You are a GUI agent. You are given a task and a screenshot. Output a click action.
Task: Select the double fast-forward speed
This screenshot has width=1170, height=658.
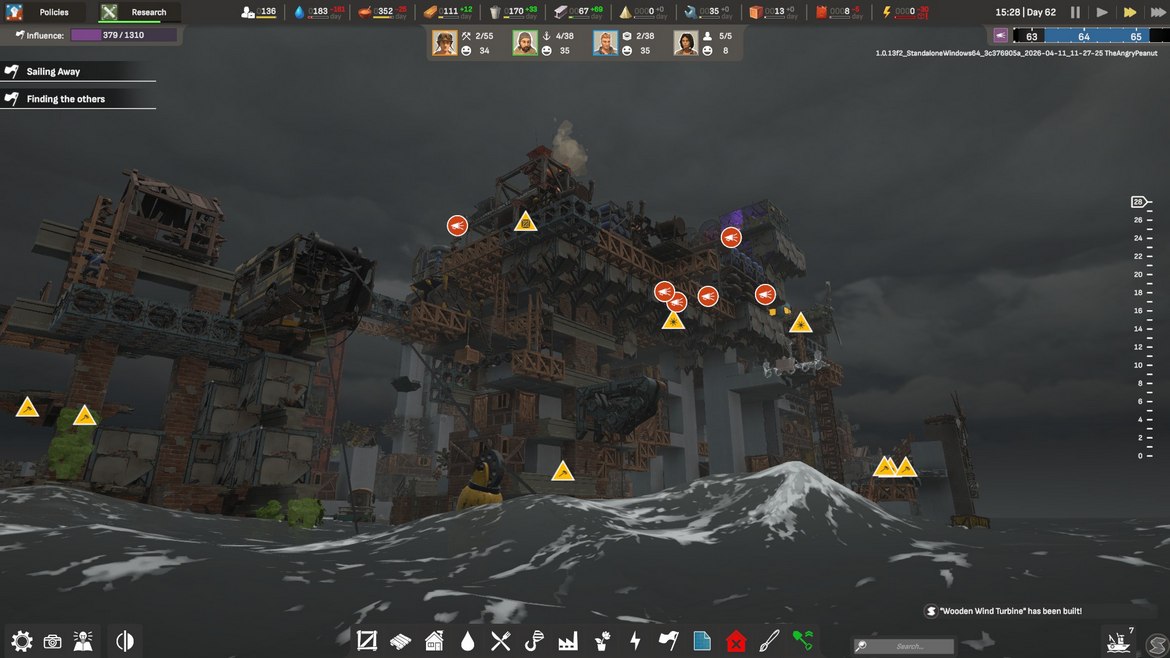click(1130, 12)
